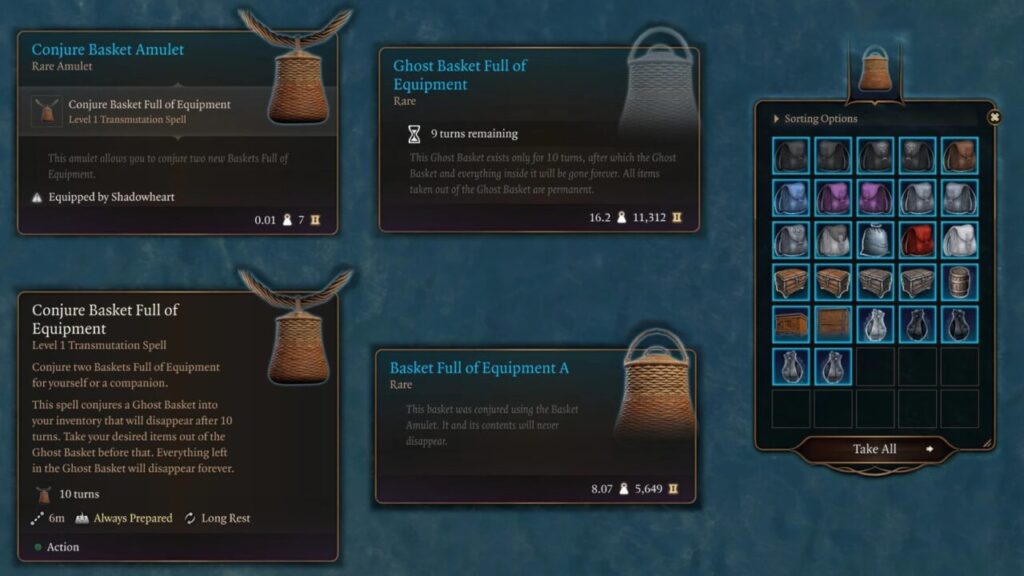Select the Conjure Basket Amulet title
The width and height of the screenshot is (1024, 576).
108,49
